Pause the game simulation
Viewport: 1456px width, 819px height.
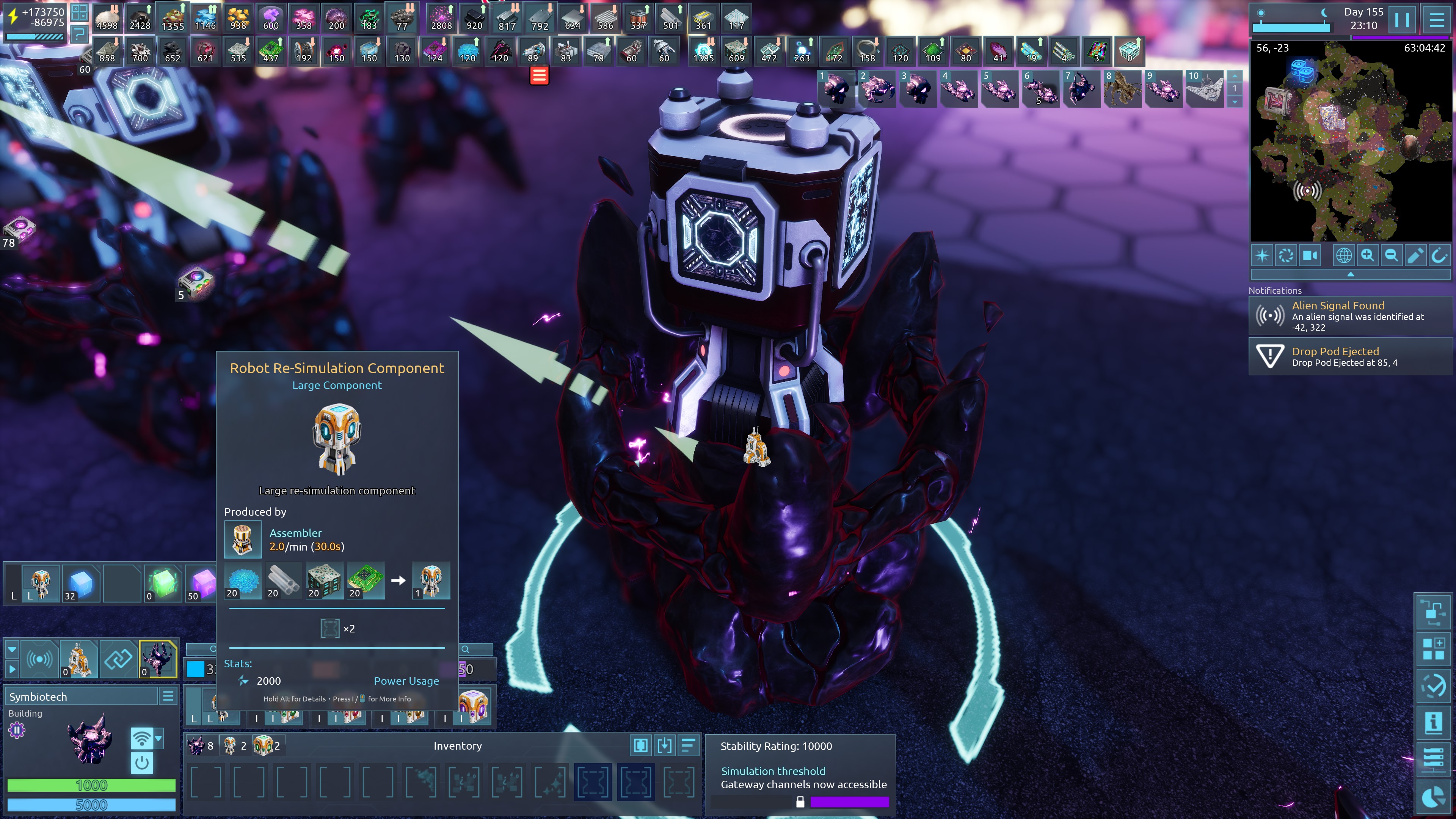click(x=1401, y=20)
